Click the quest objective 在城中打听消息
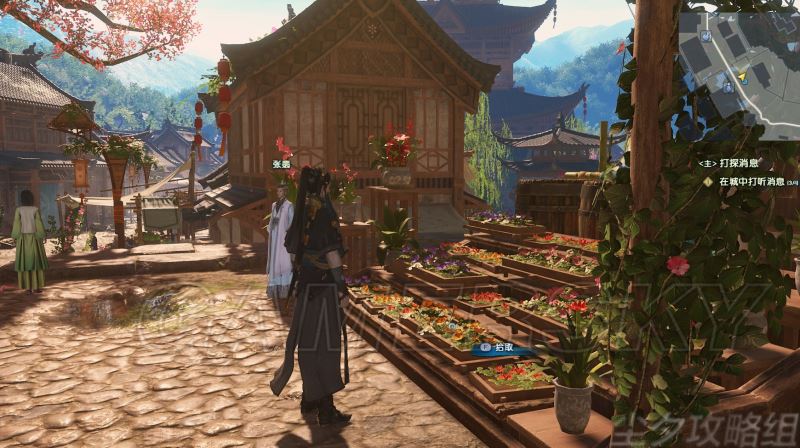Image resolution: width=800 pixels, height=448 pixels. coord(750,182)
